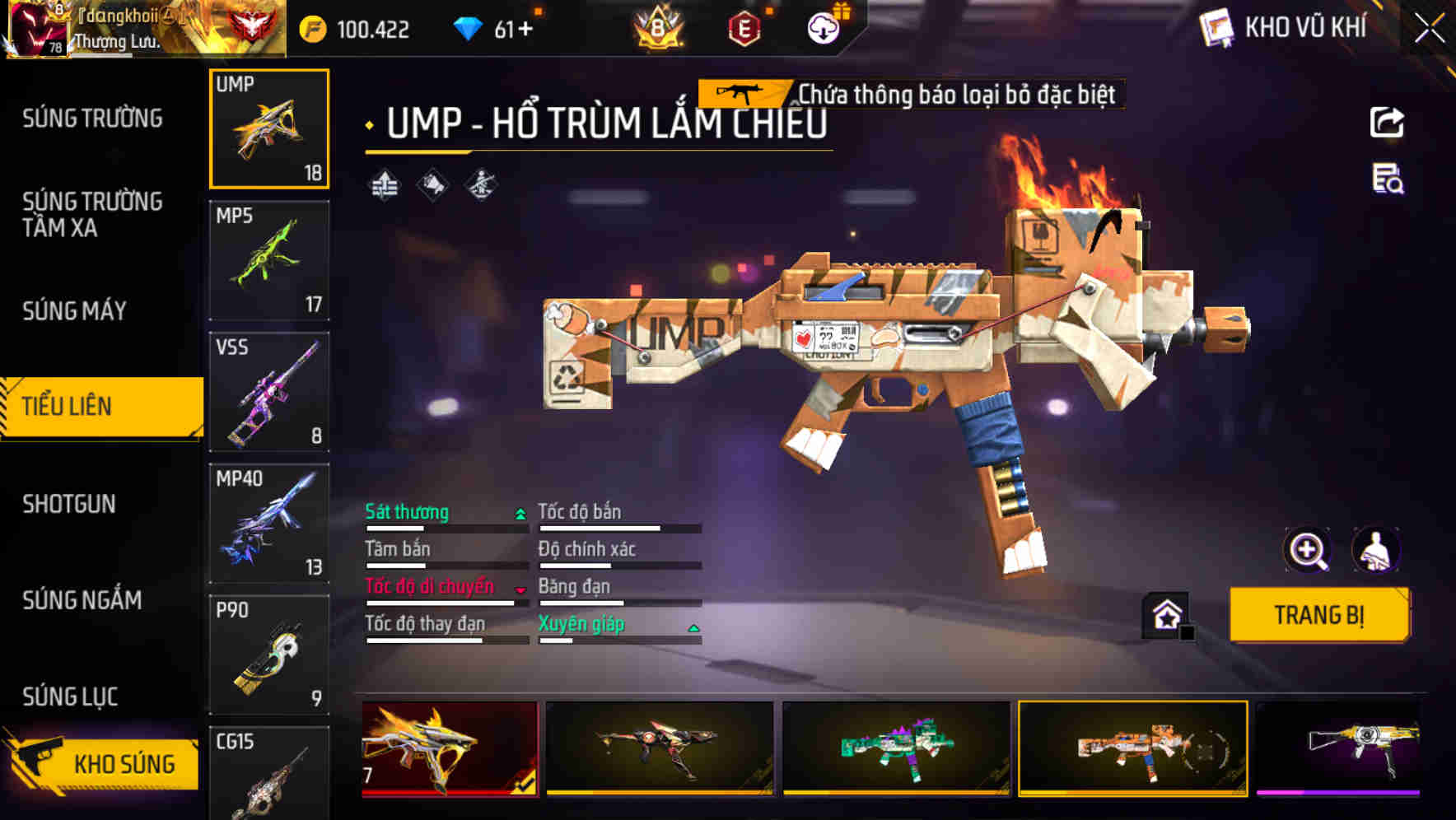
Task: Select the SHOTGUN category
Action: [x=69, y=504]
